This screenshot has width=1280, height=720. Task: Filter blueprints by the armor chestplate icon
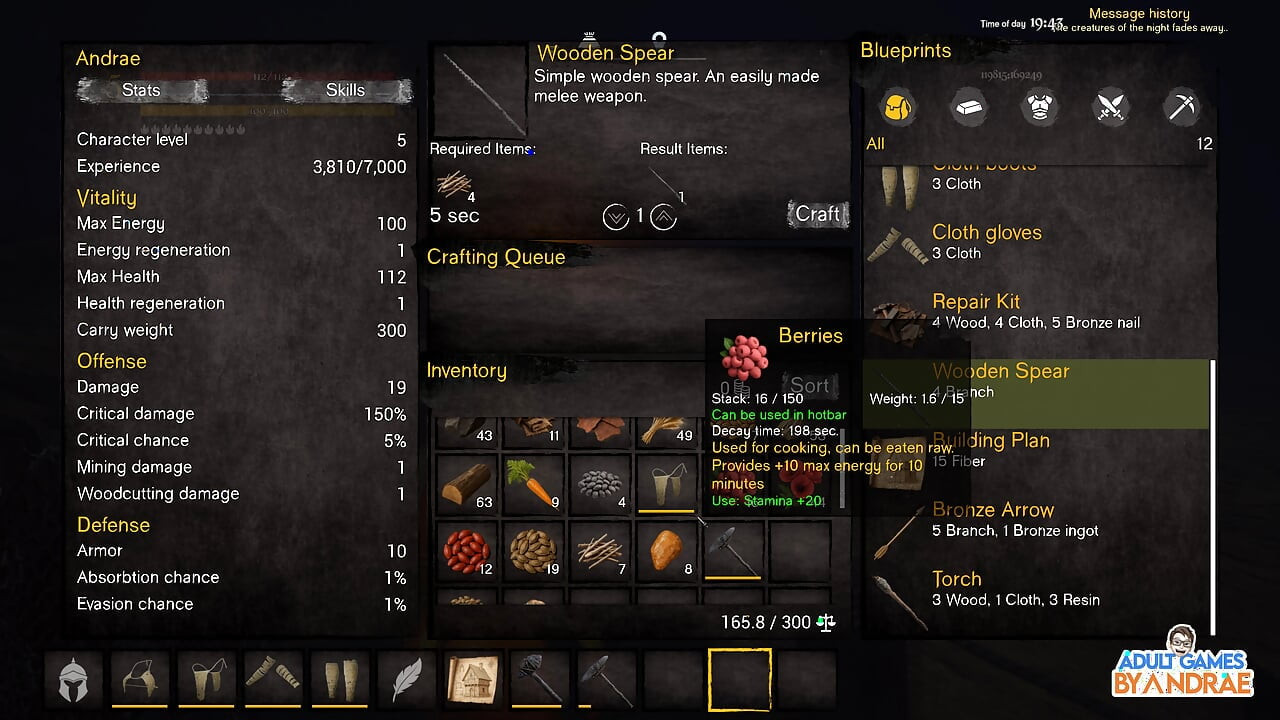tap(1039, 106)
